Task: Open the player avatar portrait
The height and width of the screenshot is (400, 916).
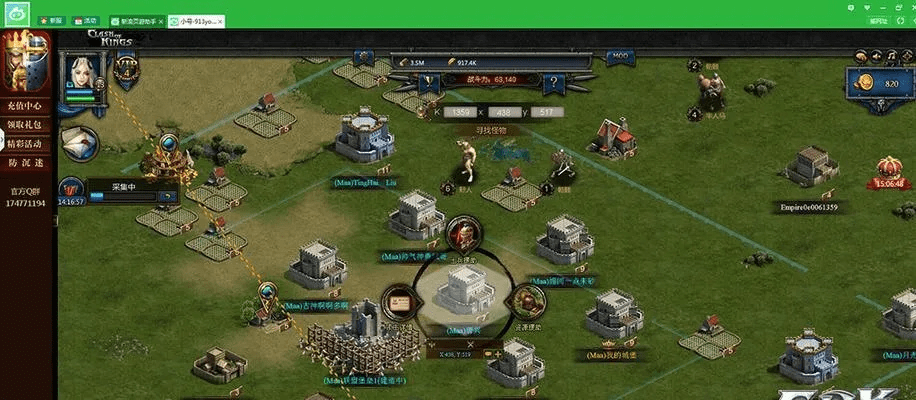Action: [x=84, y=72]
